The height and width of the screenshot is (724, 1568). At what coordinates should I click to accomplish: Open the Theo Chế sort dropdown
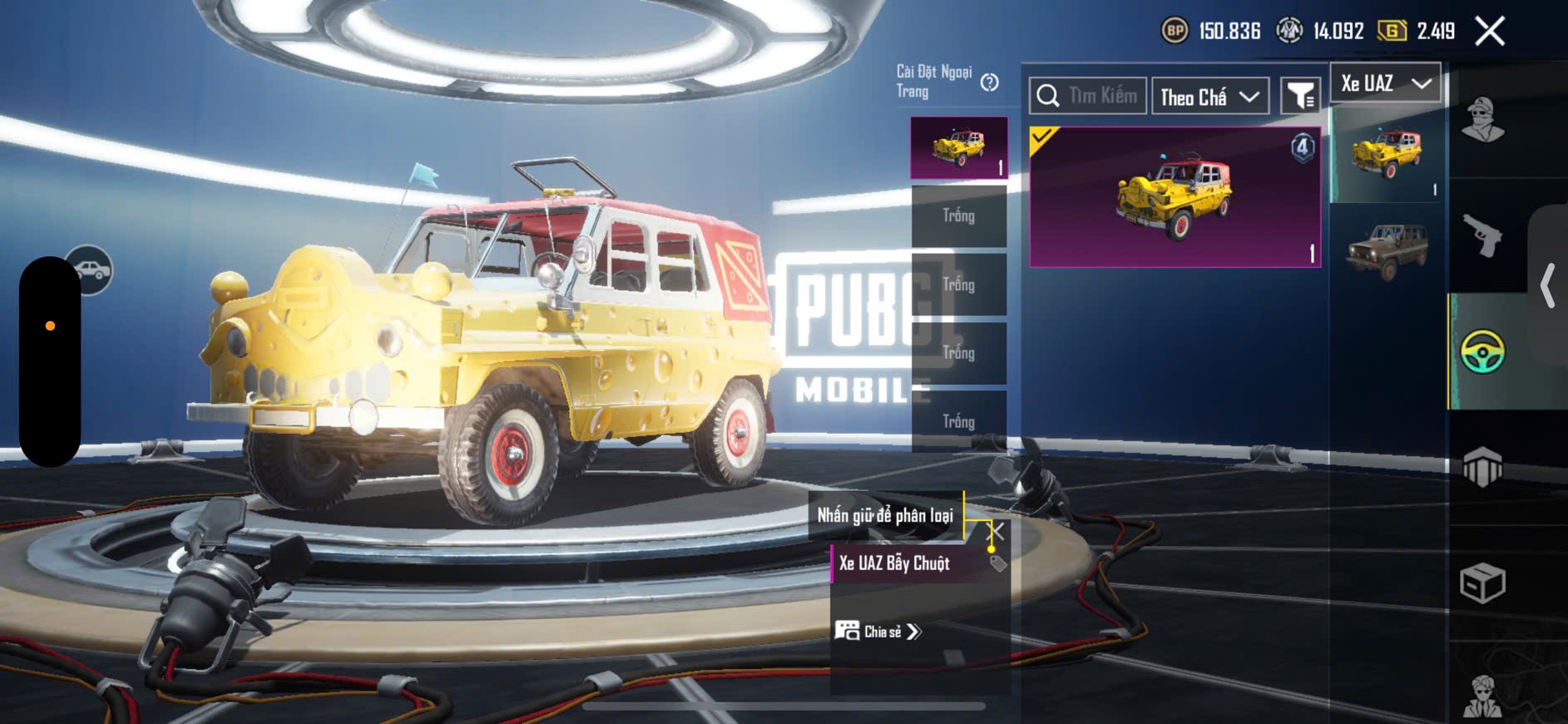coord(1209,97)
